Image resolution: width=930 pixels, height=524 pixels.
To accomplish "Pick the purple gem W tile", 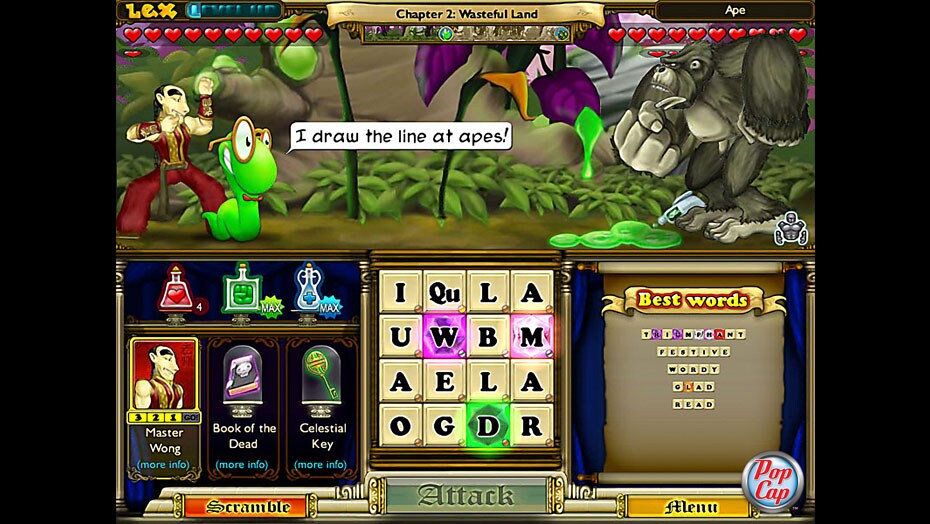I will tap(444, 337).
